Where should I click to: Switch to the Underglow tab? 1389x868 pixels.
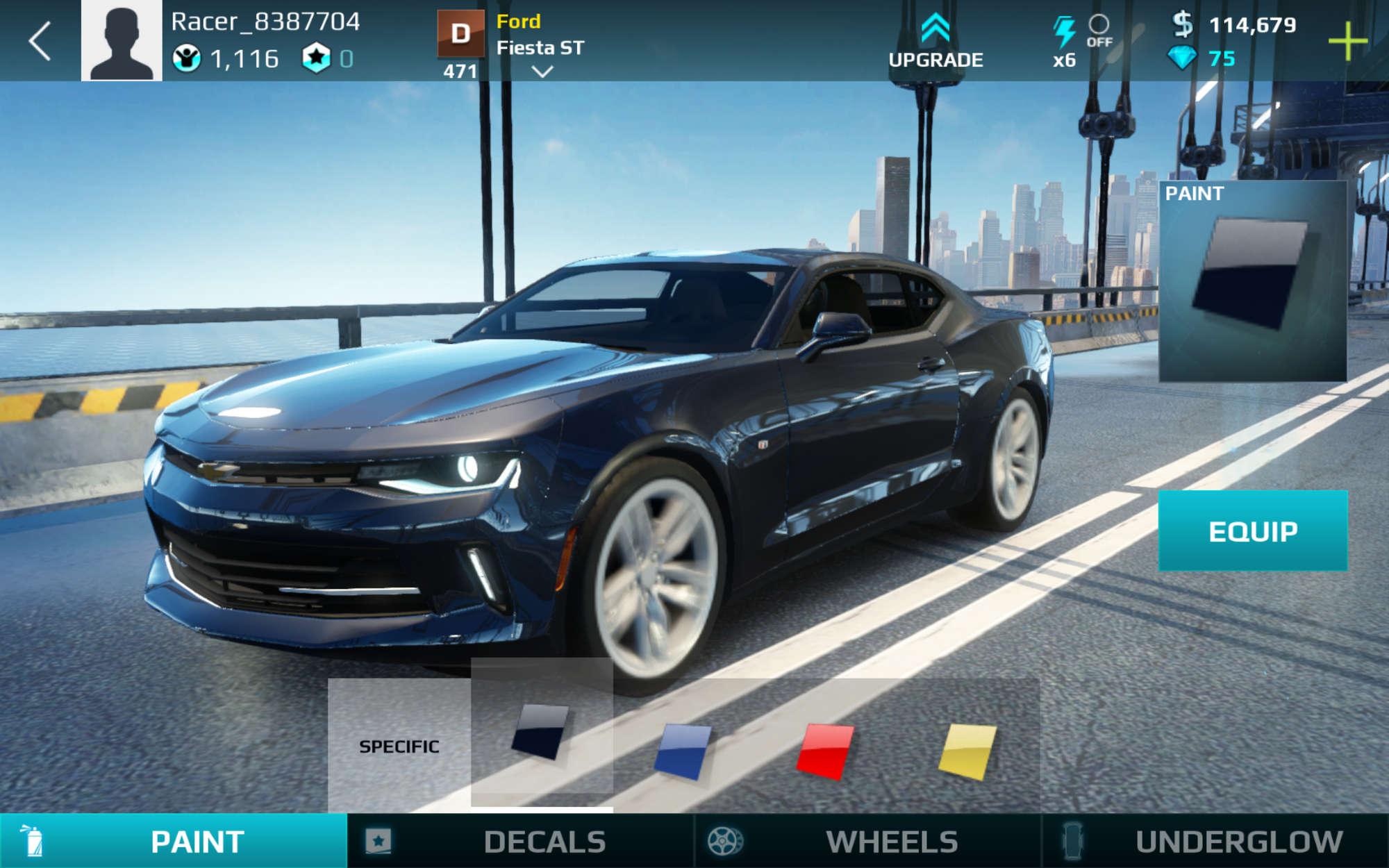tap(1215, 842)
